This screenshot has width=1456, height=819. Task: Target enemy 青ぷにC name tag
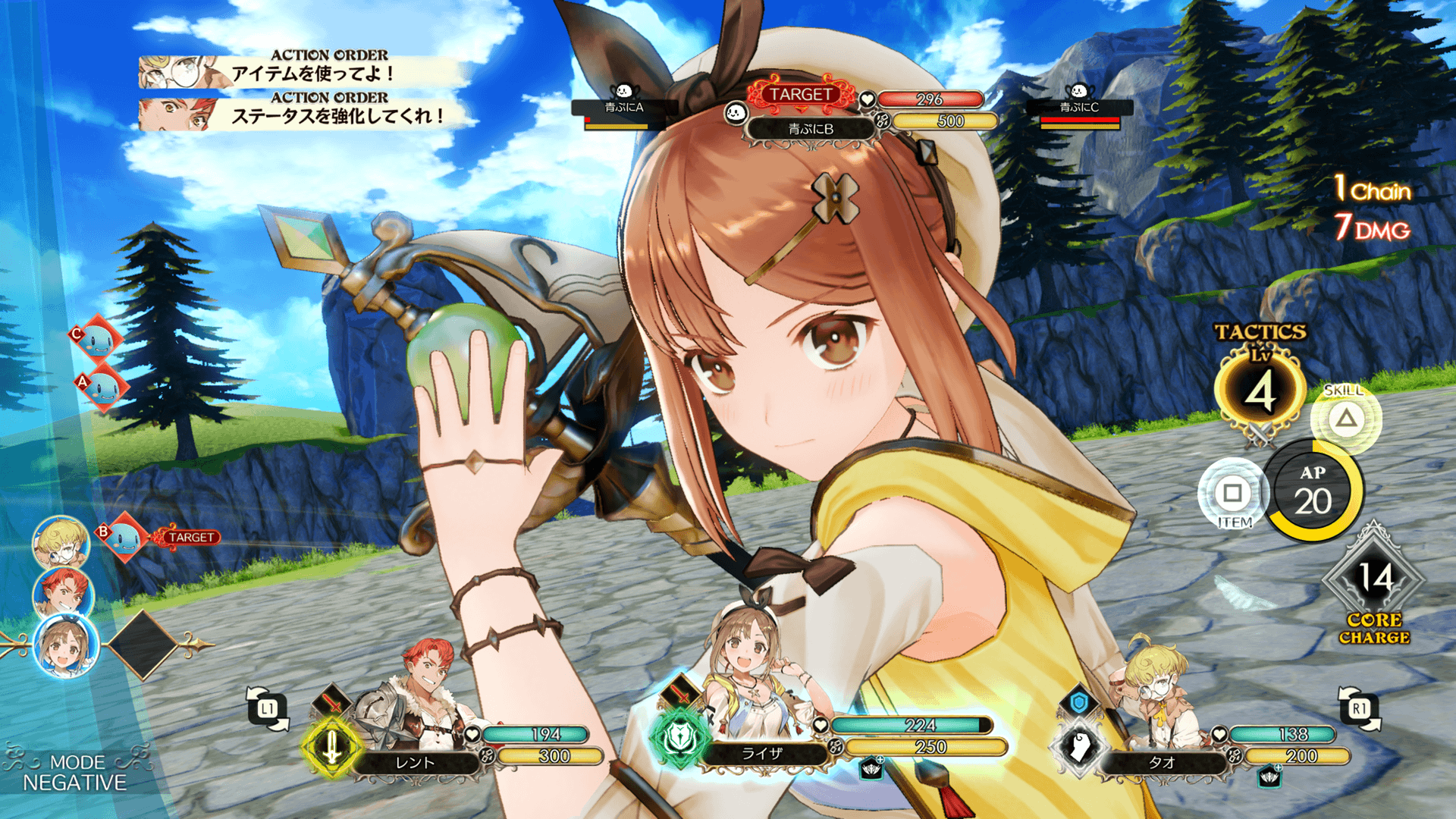click(1079, 108)
